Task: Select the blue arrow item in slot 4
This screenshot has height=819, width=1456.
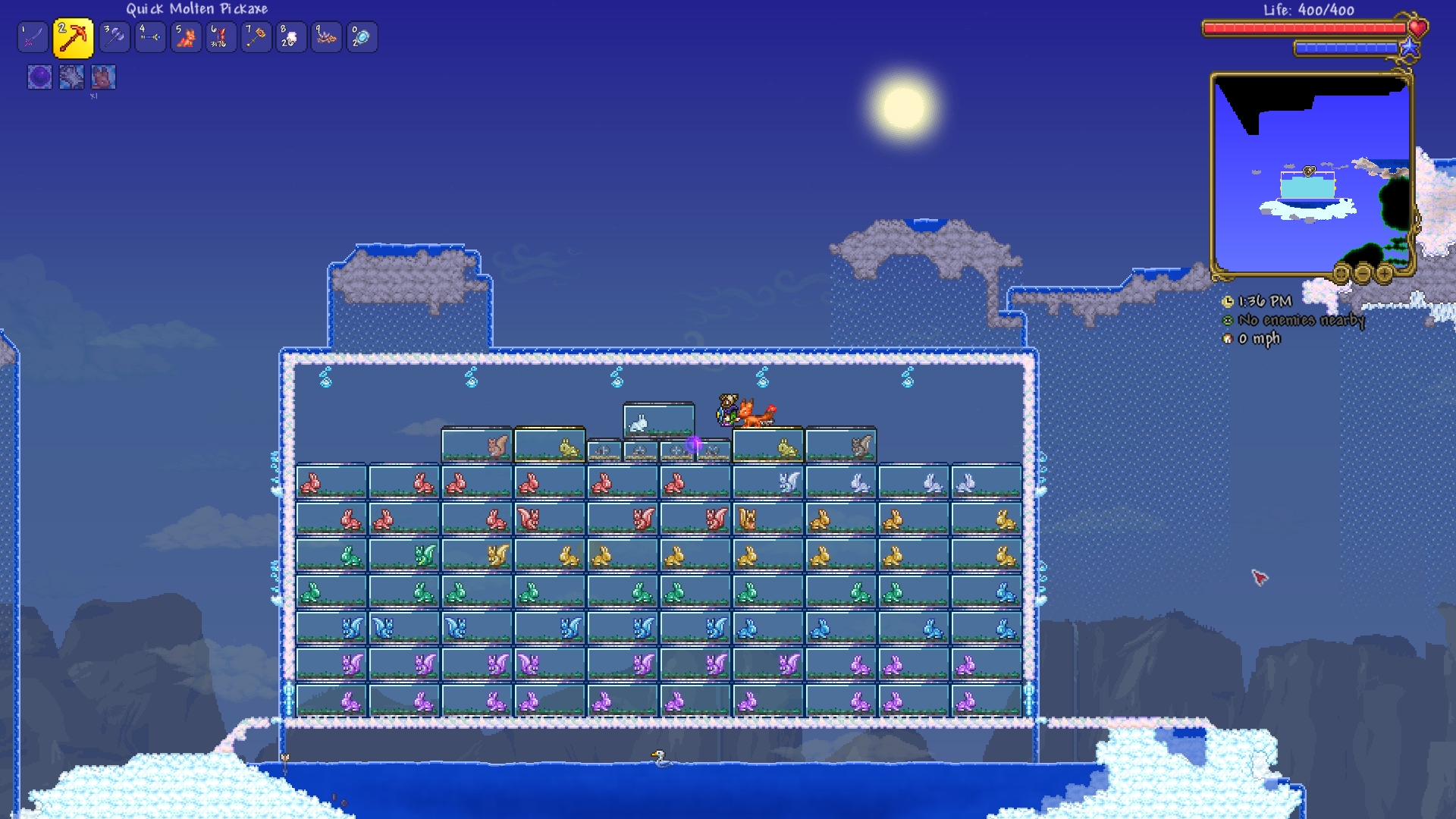Action: [x=150, y=37]
